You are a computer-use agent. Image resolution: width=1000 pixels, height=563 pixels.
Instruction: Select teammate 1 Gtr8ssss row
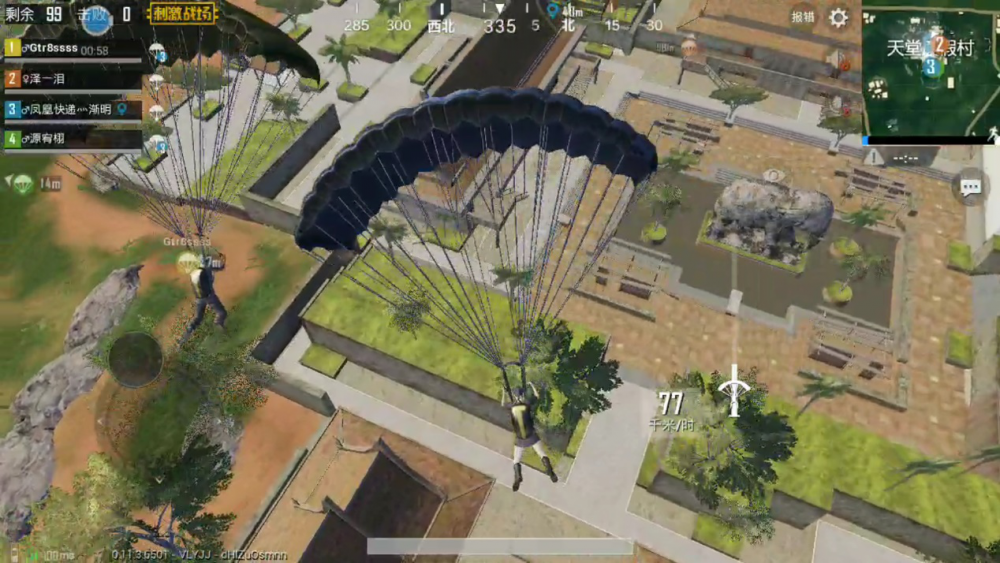tap(71, 48)
